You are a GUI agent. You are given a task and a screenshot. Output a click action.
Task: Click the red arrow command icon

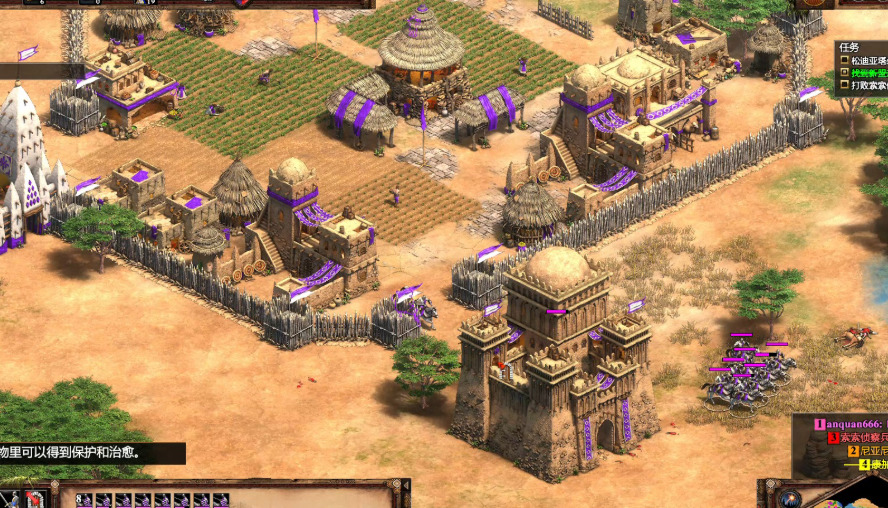[x=35, y=498]
